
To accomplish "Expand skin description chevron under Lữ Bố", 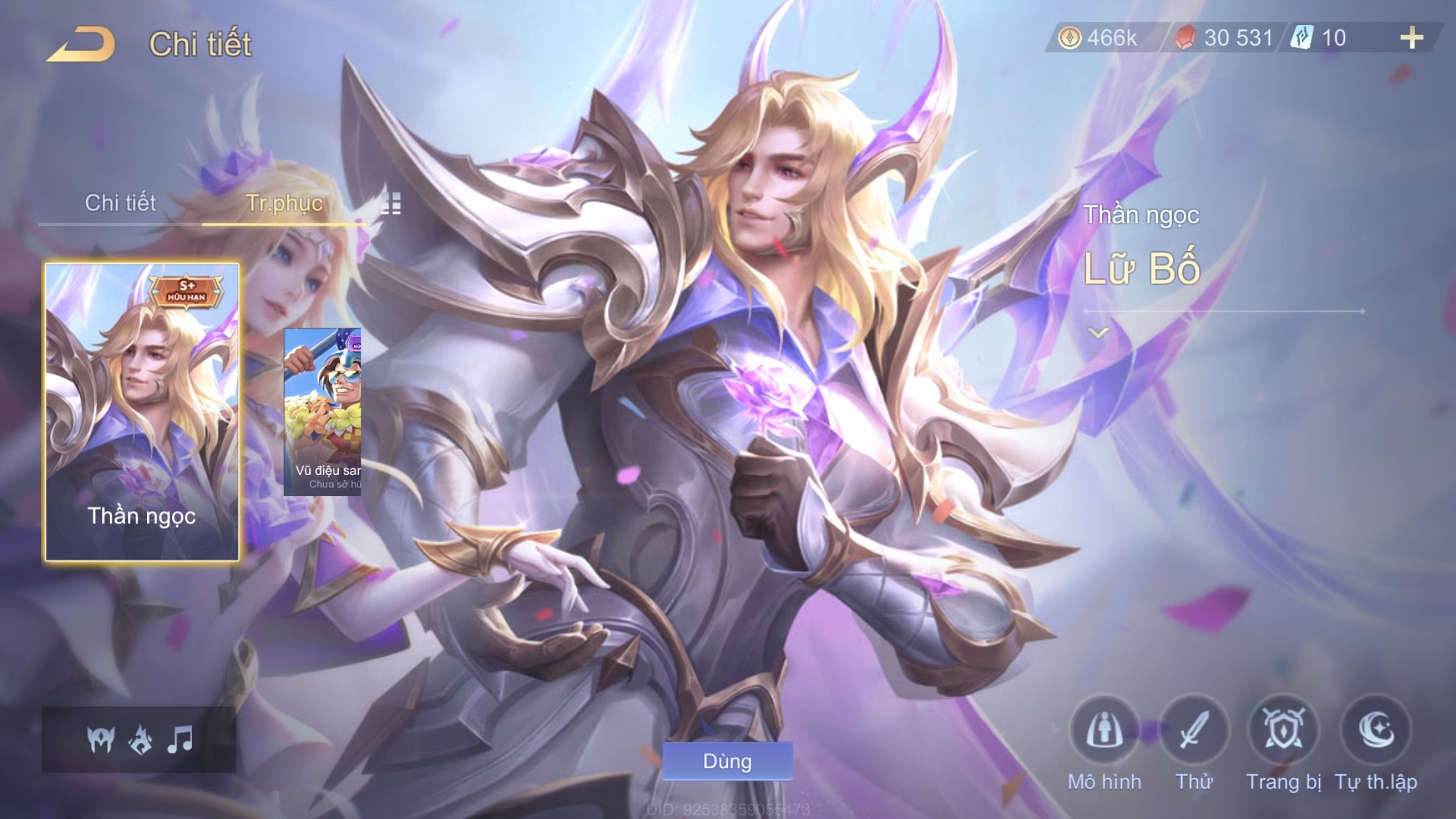I will 1098,333.
